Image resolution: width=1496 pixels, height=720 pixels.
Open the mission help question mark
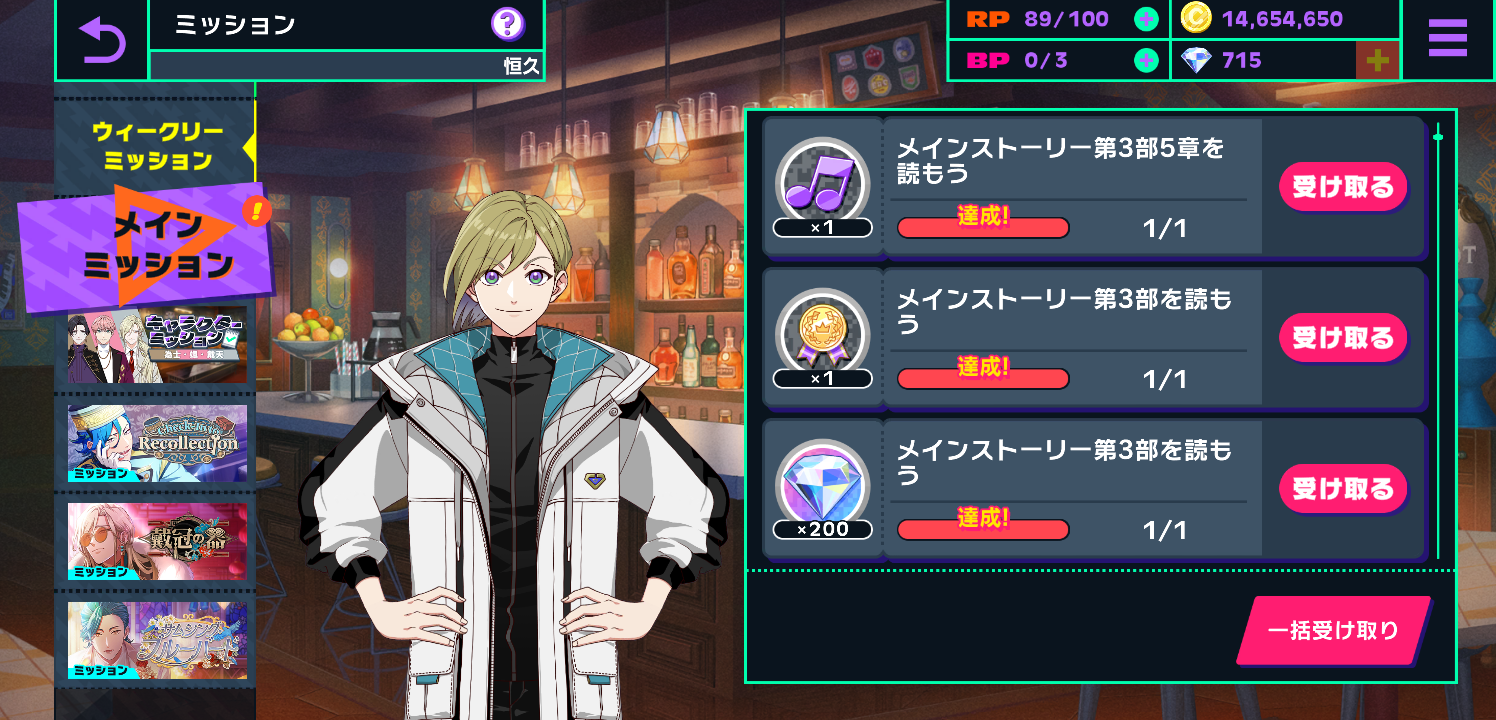pyautogui.click(x=508, y=24)
